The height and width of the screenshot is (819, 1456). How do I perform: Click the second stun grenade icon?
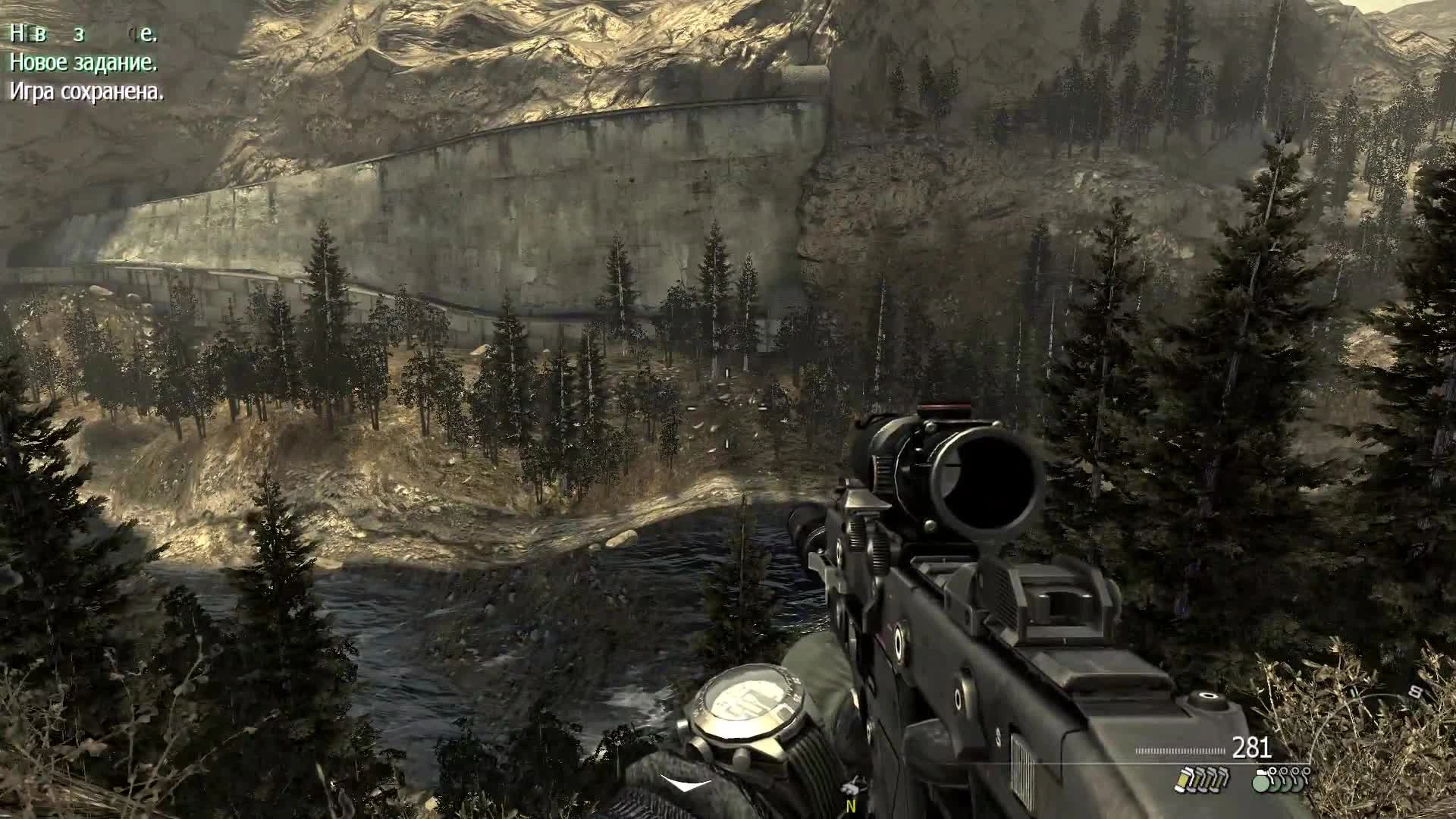pyautogui.click(x=1197, y=781)
